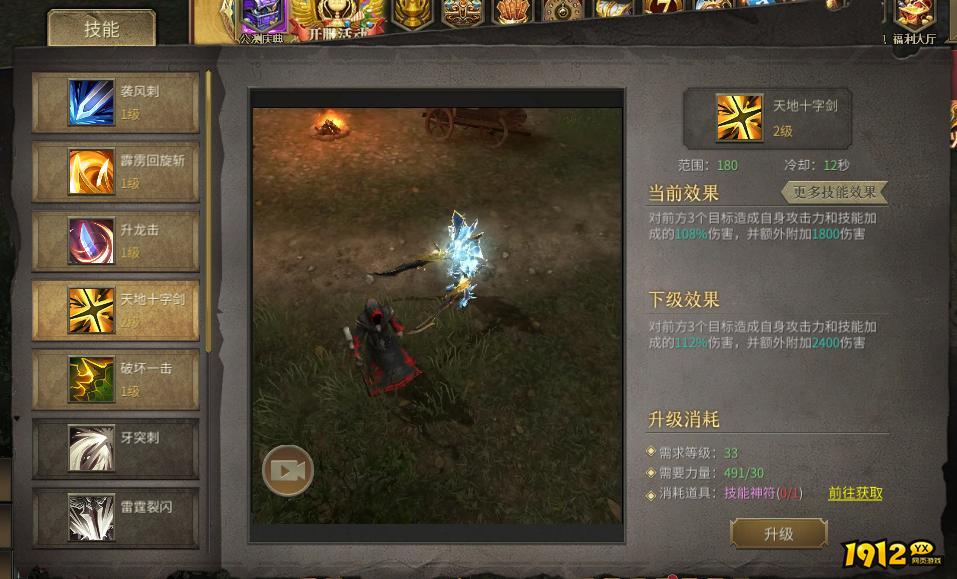Follow the 前往获取 link
Image resolution: width=957 pixels, height=579 pixels.
click(855, 493)
